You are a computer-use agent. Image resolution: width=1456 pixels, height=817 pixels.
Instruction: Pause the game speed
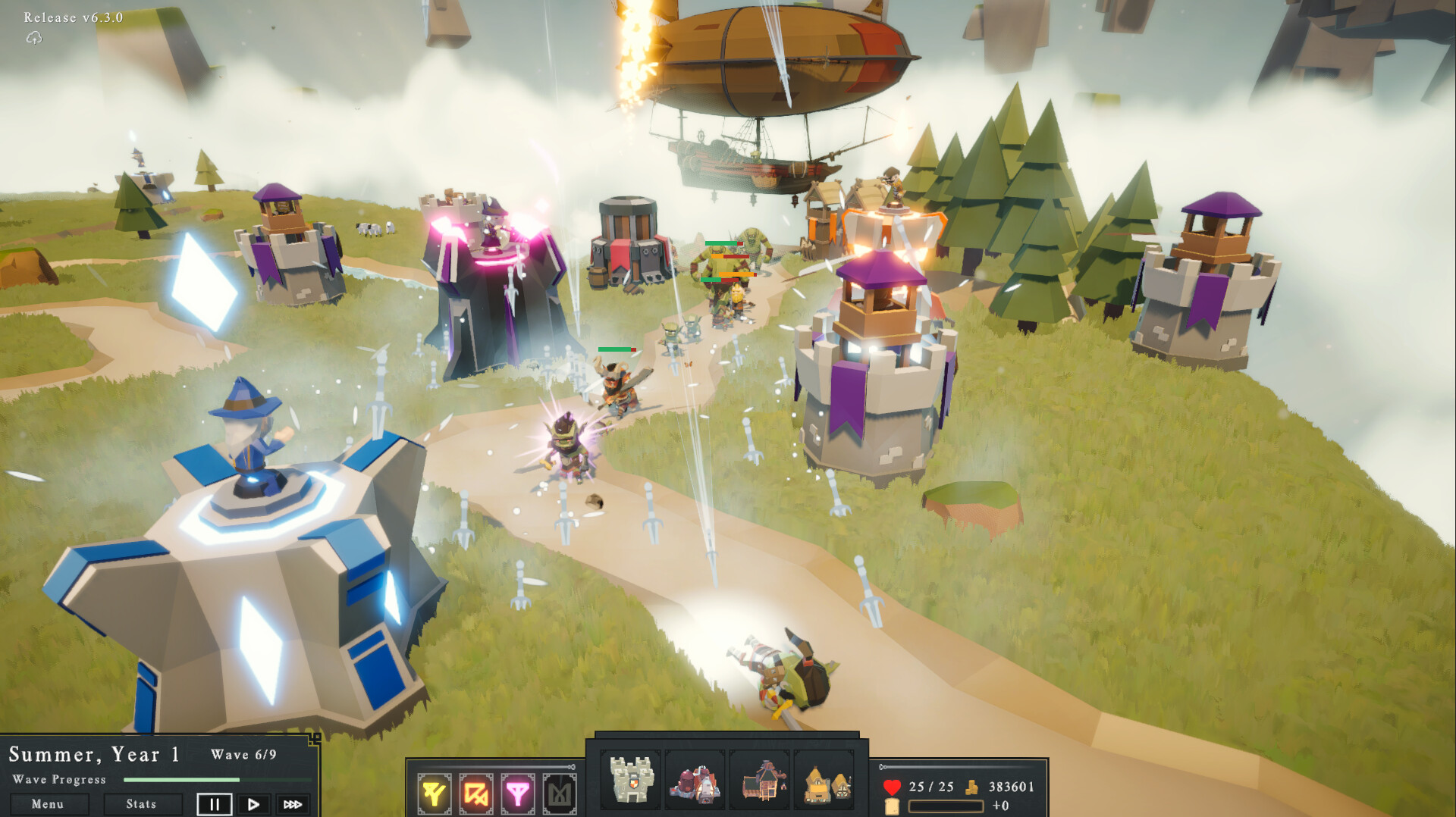point(214,804)
